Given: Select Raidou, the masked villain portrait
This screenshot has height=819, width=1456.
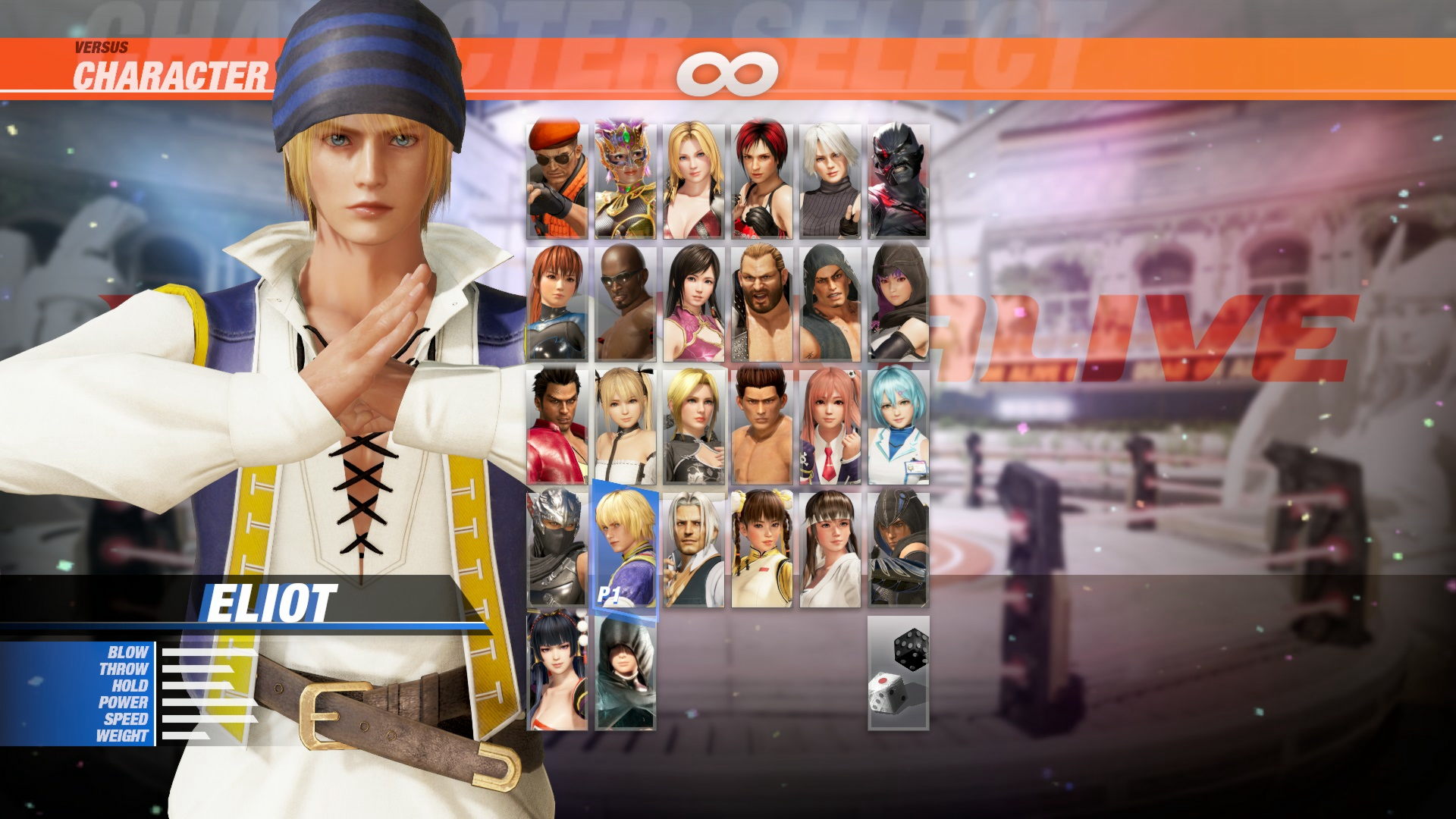Looking at the screenshot, I should [x=899, y=182].
